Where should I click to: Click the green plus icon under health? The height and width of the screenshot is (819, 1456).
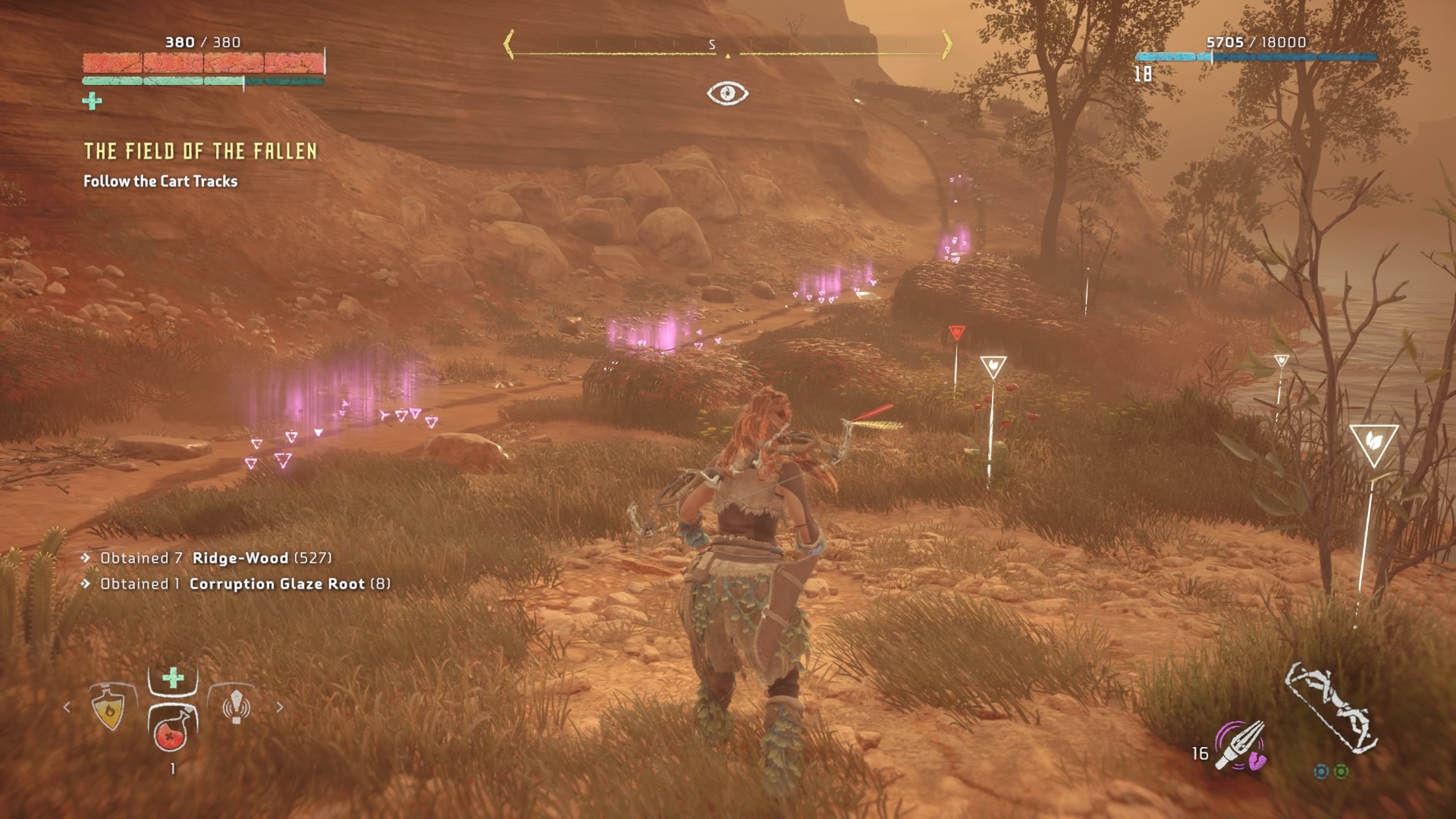[x=92, y=101]
